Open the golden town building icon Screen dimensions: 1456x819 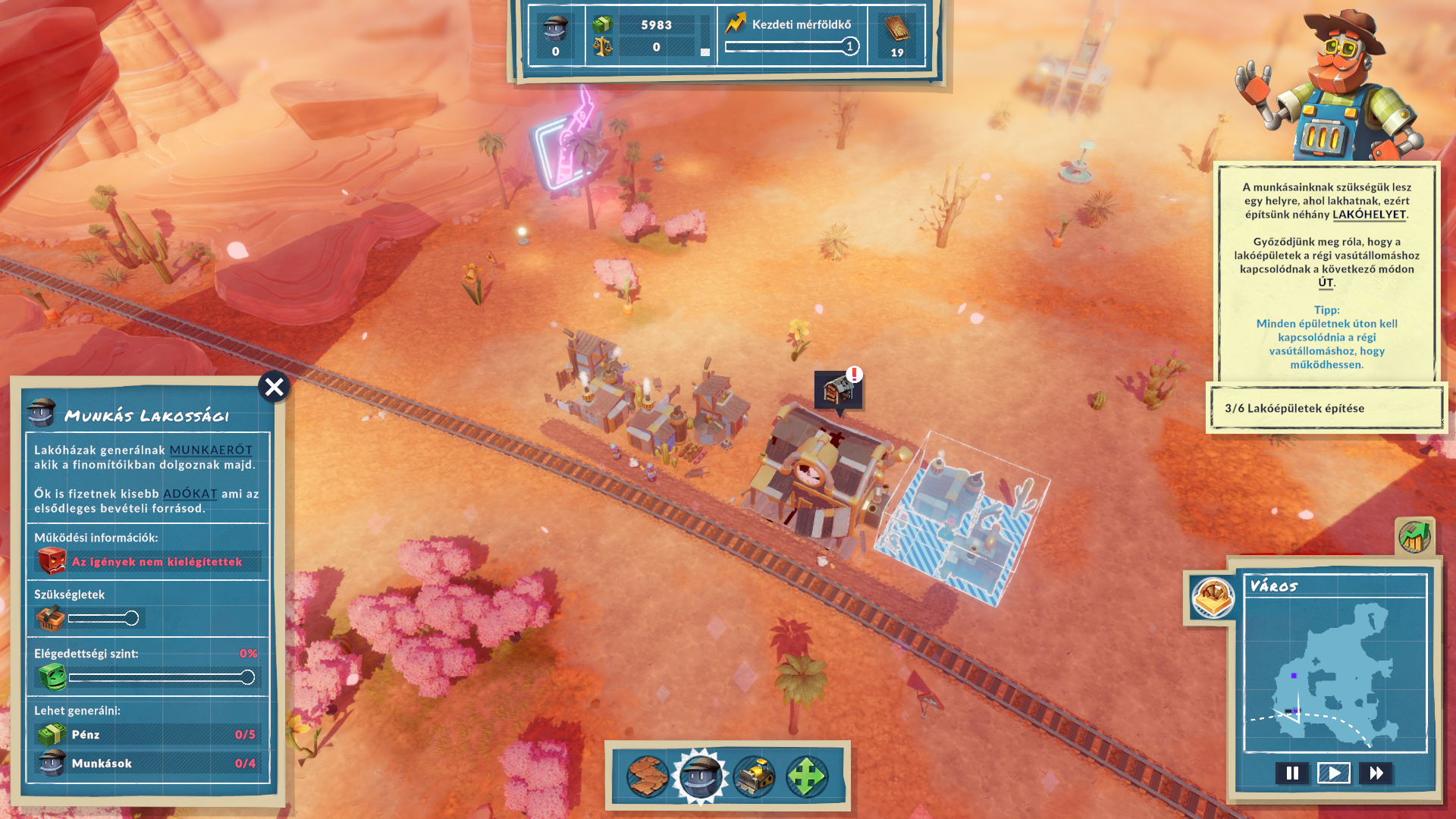(x=1213, y=598)
